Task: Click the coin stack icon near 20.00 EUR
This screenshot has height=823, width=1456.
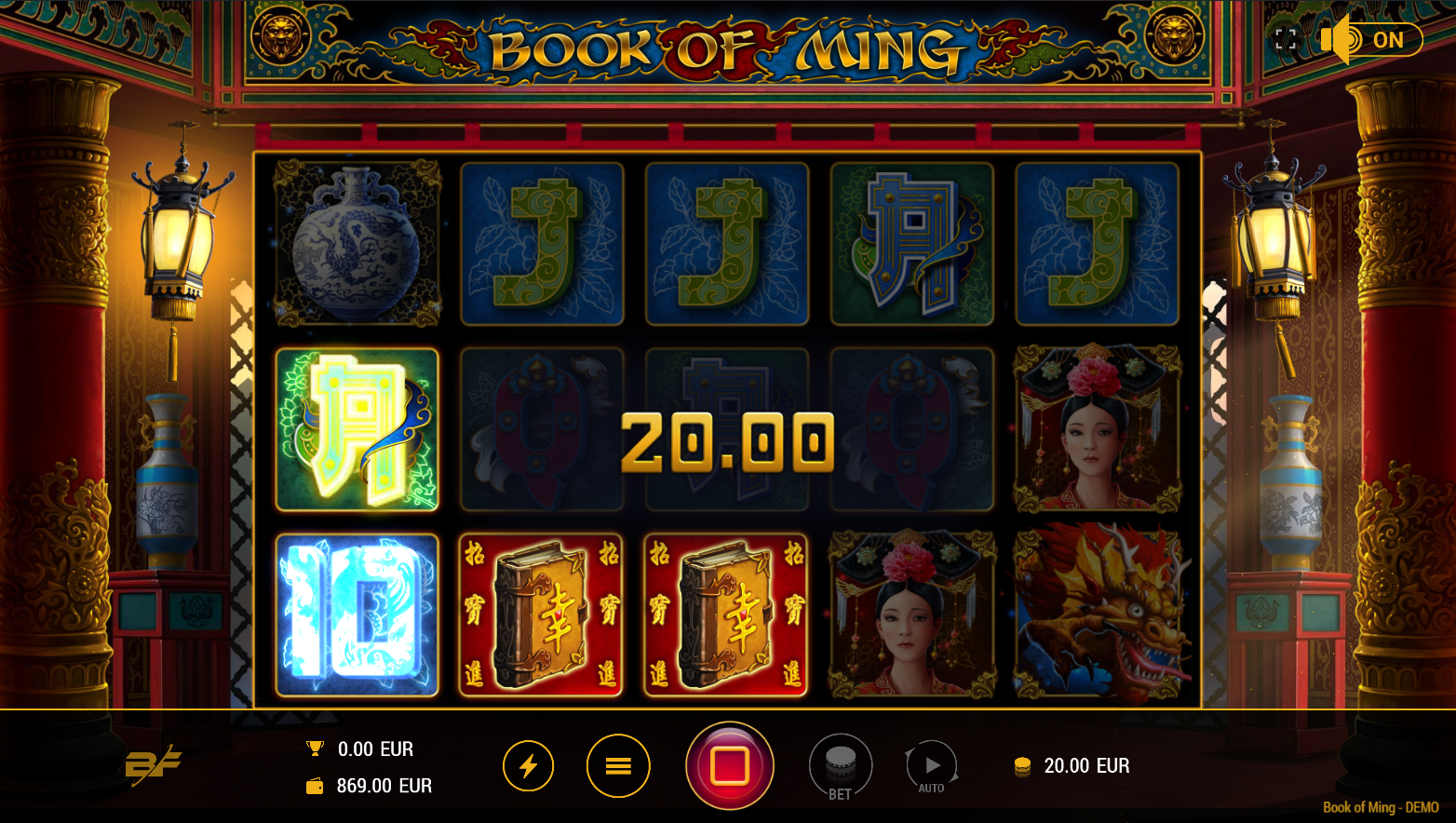Action: coord(1022,765)
